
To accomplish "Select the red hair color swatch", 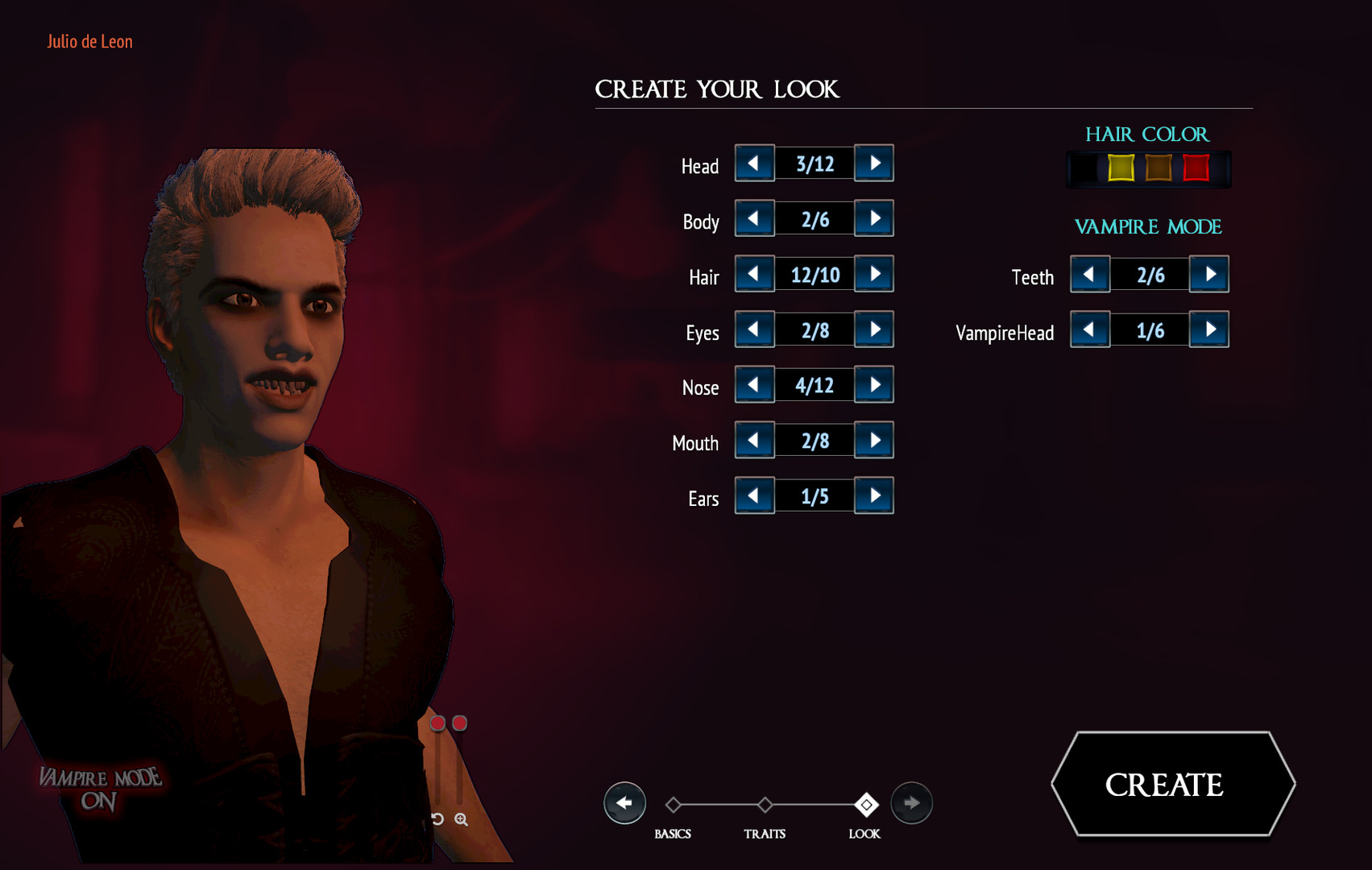I will (1195, 168).
